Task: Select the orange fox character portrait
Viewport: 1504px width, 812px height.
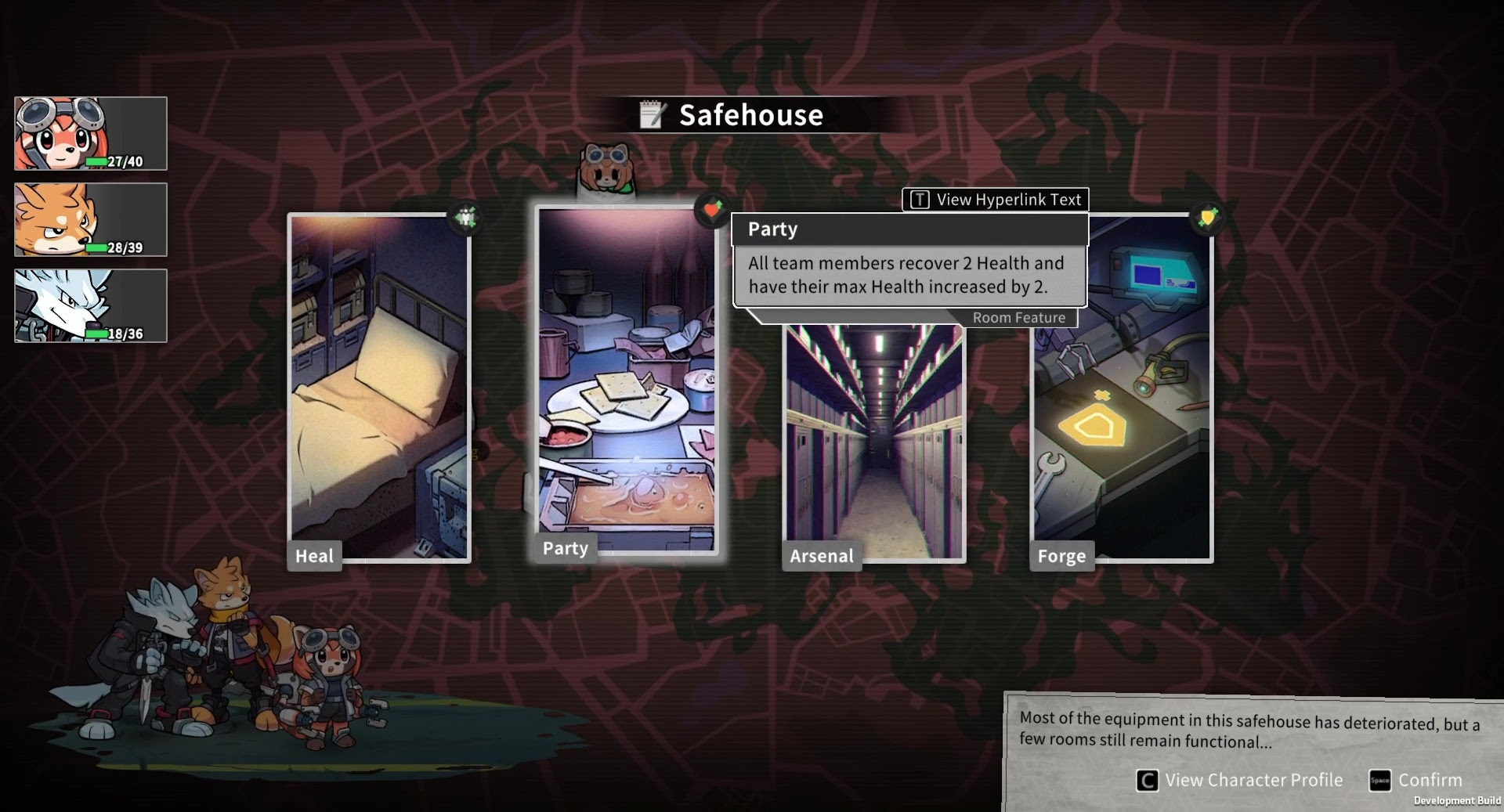Action: 91,220
